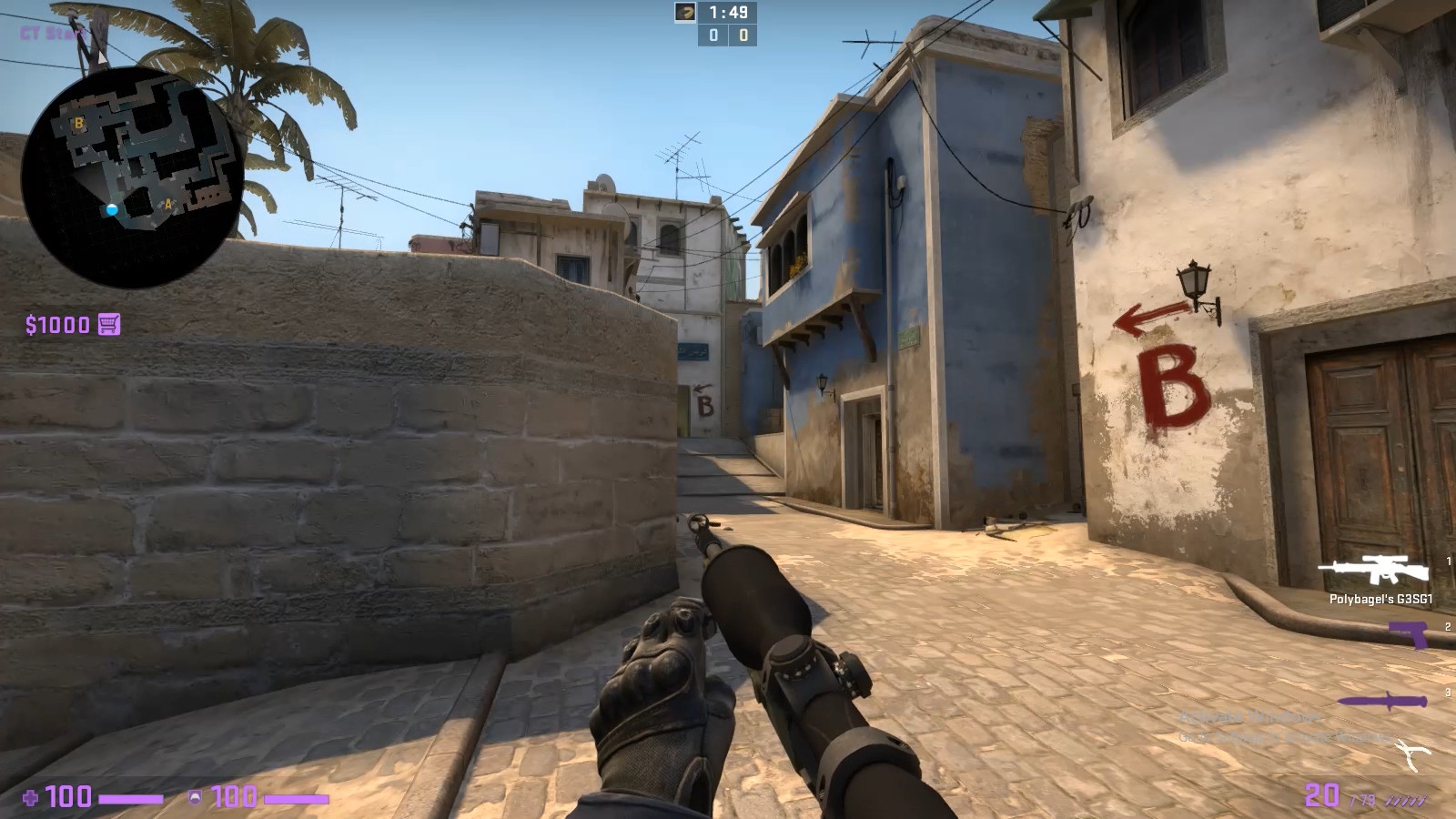Click the Go to Settings activation link

coord(1212,737)
